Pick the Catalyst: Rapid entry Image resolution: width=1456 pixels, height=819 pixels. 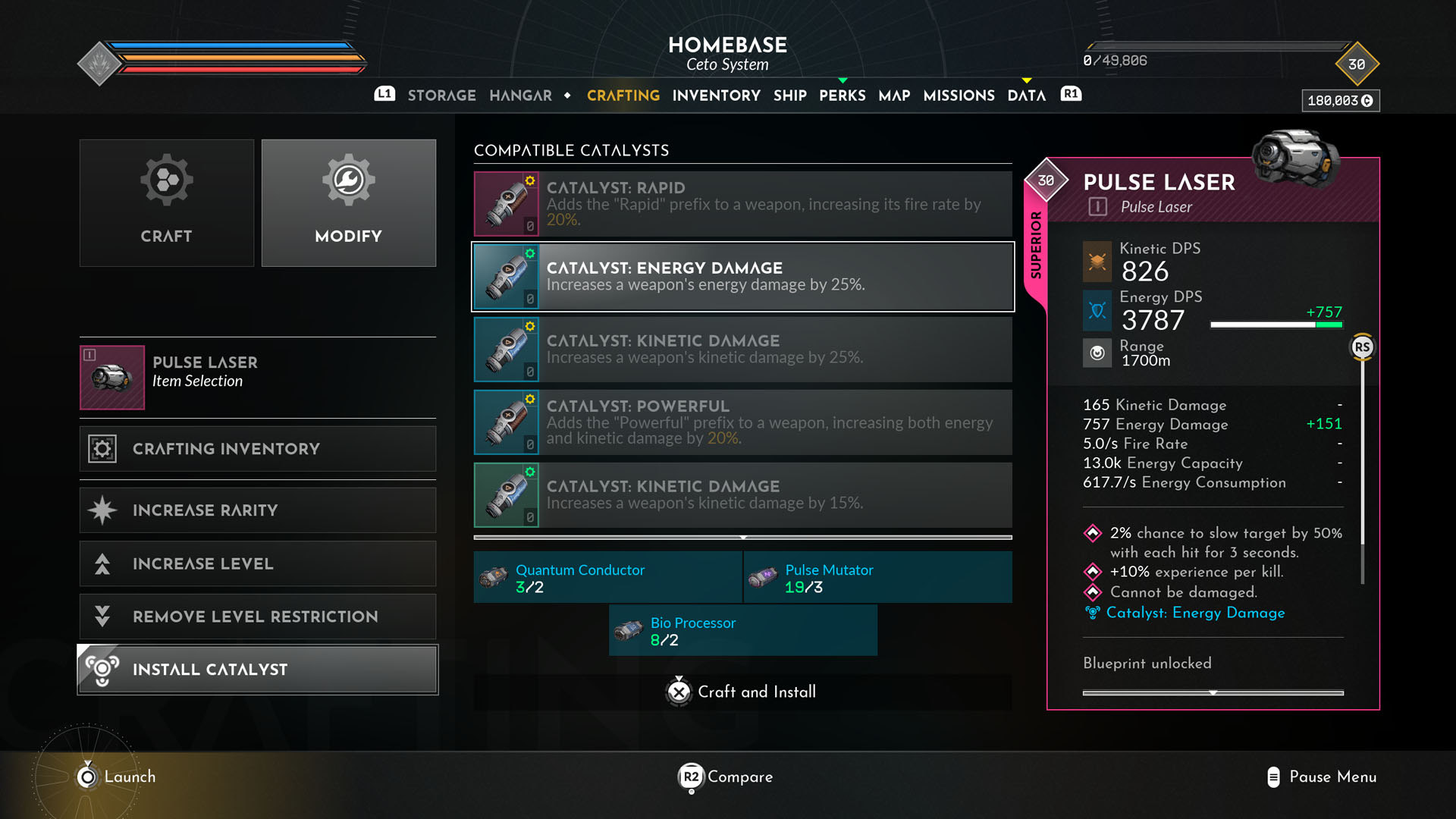(x=743, y=203)
